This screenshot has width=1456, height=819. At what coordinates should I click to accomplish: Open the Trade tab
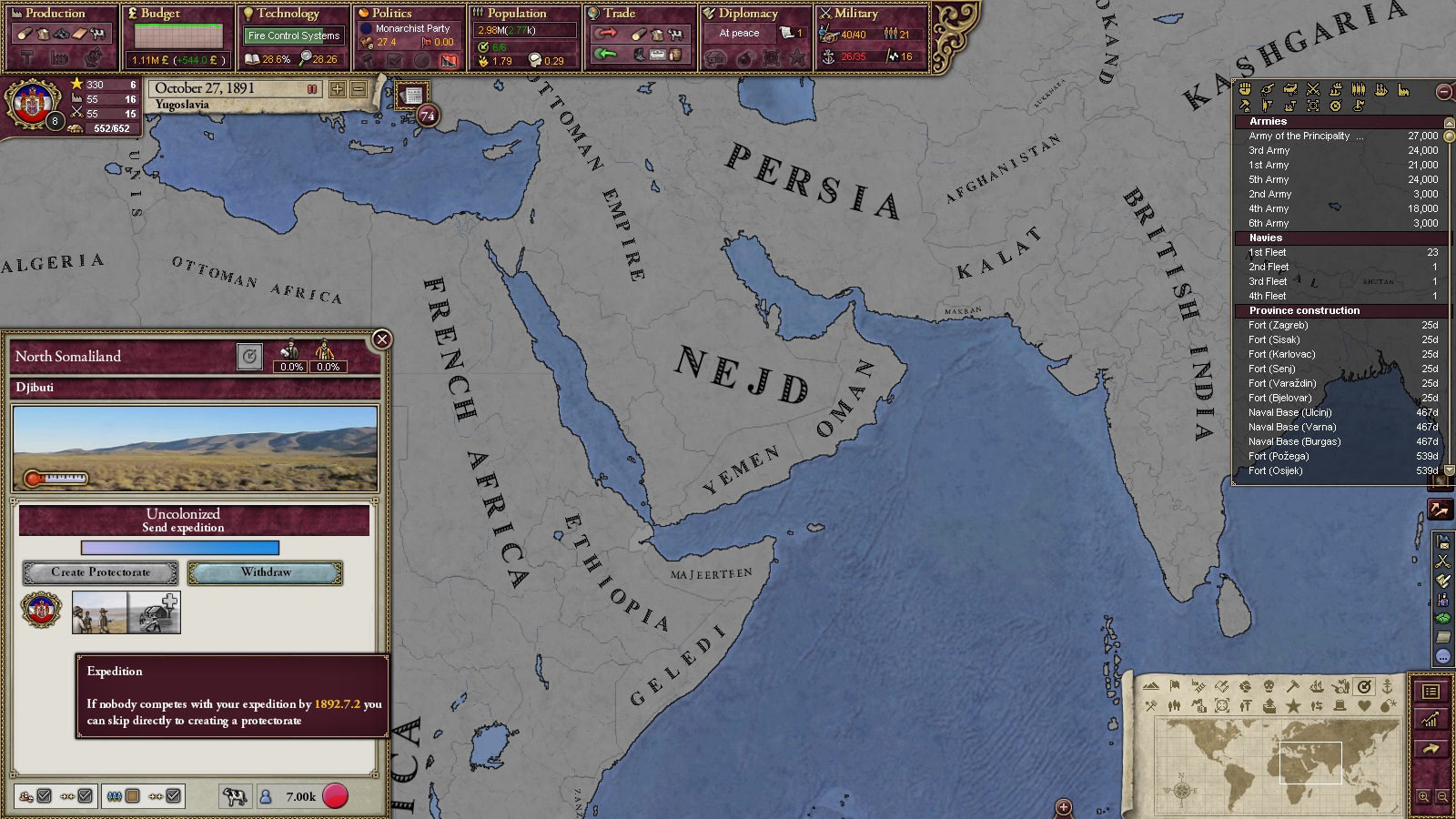coord(619,14)
